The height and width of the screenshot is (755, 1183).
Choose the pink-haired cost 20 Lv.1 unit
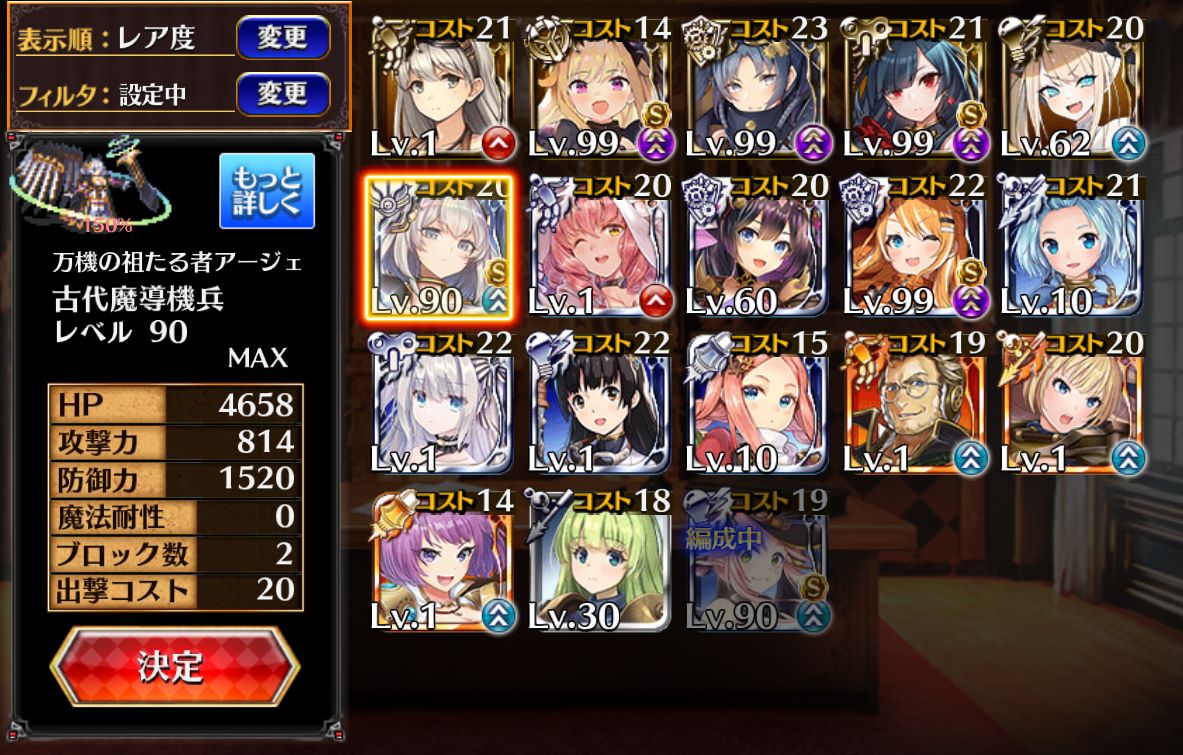[599, 248]
